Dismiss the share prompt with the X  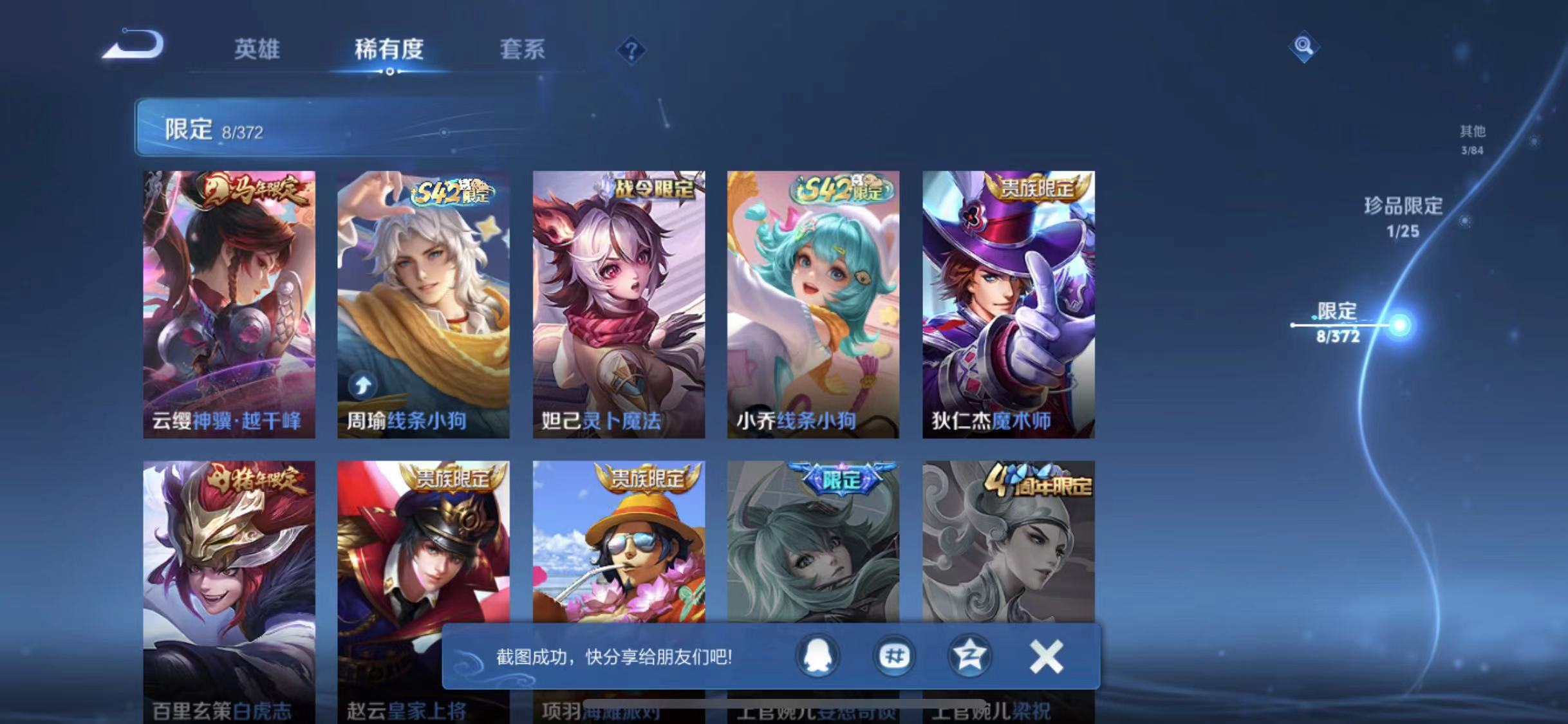coord(1046,657)
